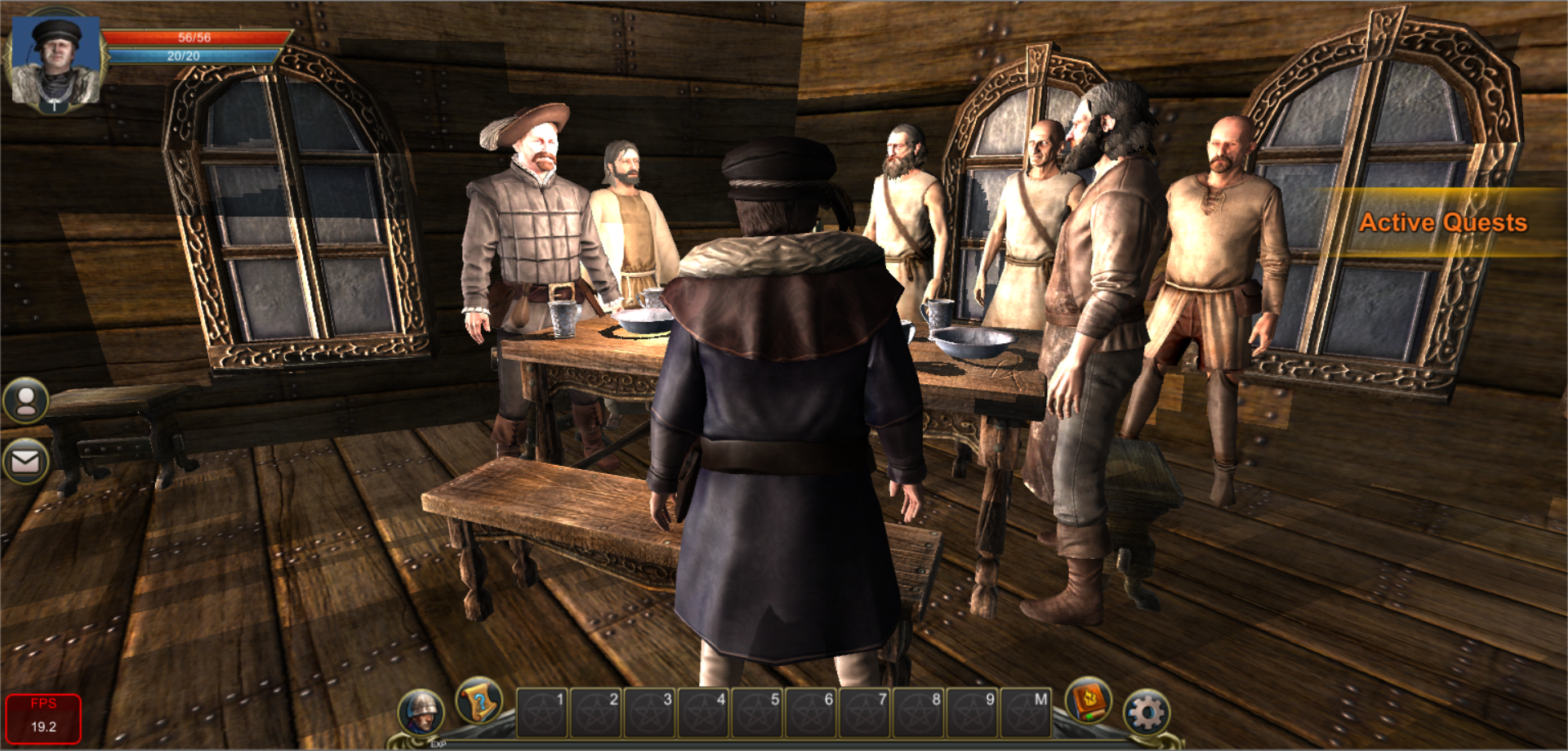Open the orange spellbook icon
The image size is (1568, 751).
click(x=1089, y=702)
